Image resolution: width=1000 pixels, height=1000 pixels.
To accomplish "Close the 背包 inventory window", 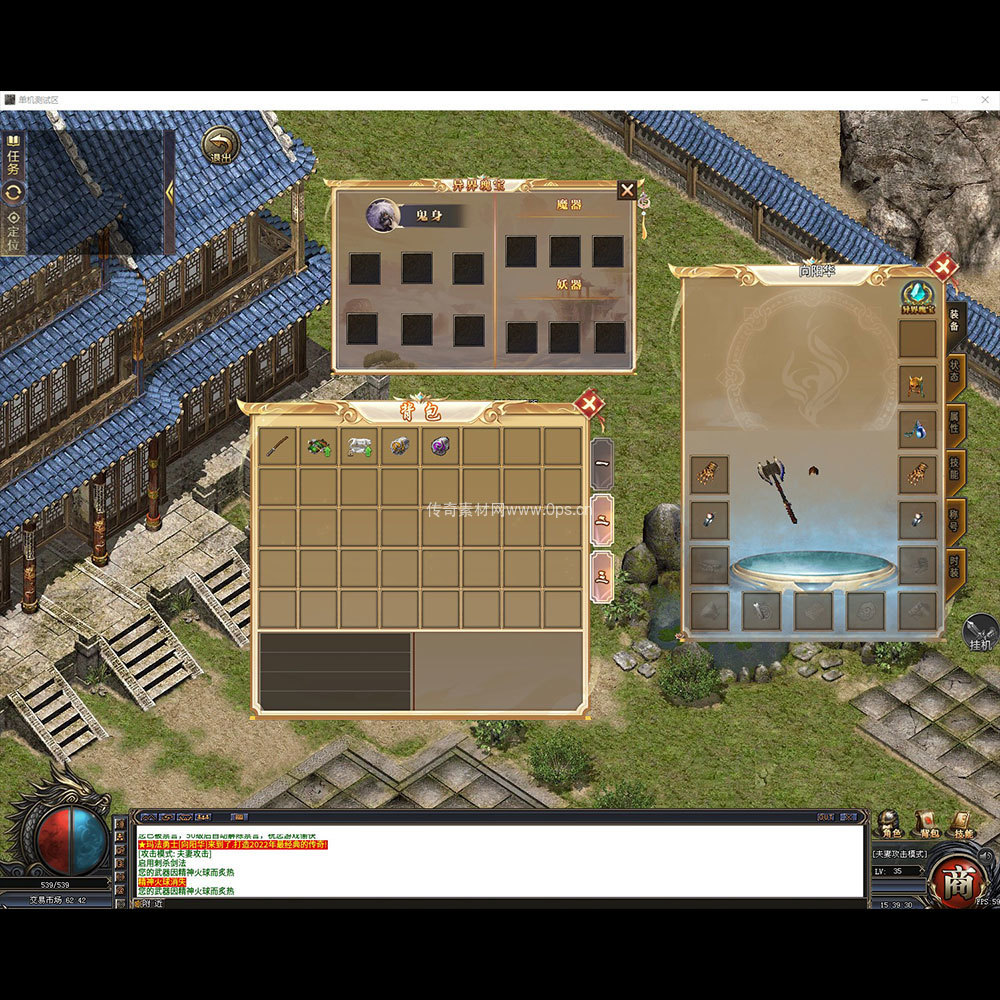I will pyautogui.click(x=589, y=404).
